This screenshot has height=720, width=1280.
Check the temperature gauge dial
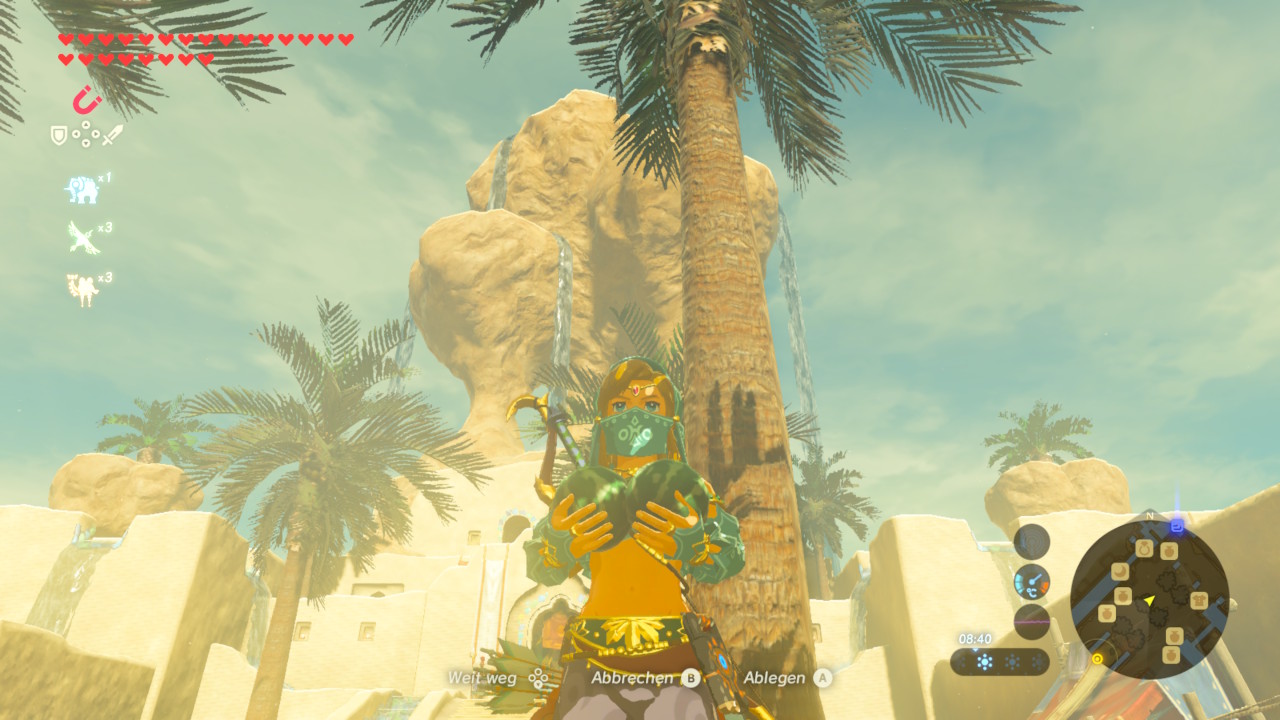(1031, 581)
